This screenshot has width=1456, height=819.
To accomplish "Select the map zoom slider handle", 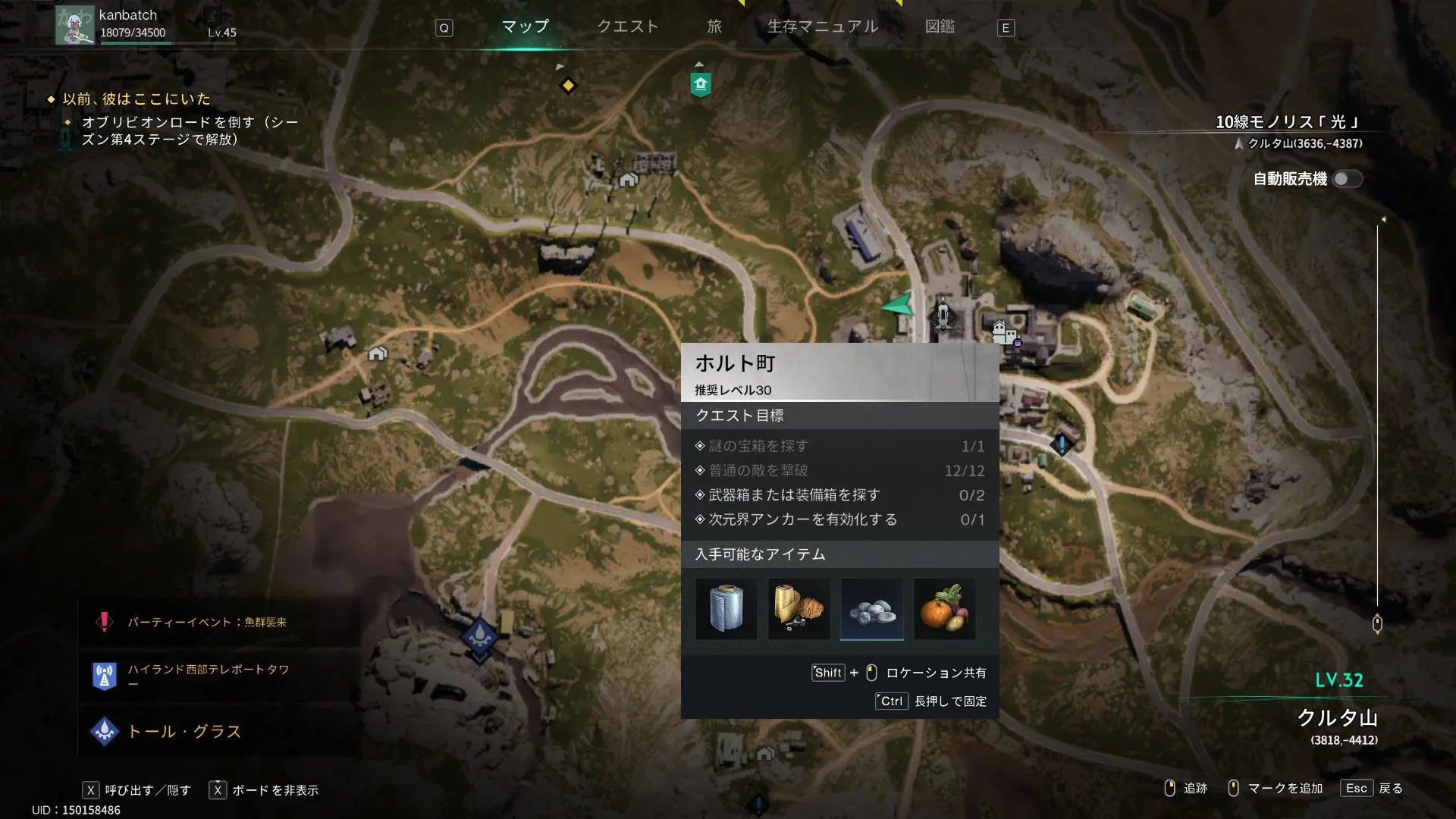I will click(x=1377, y=623).
